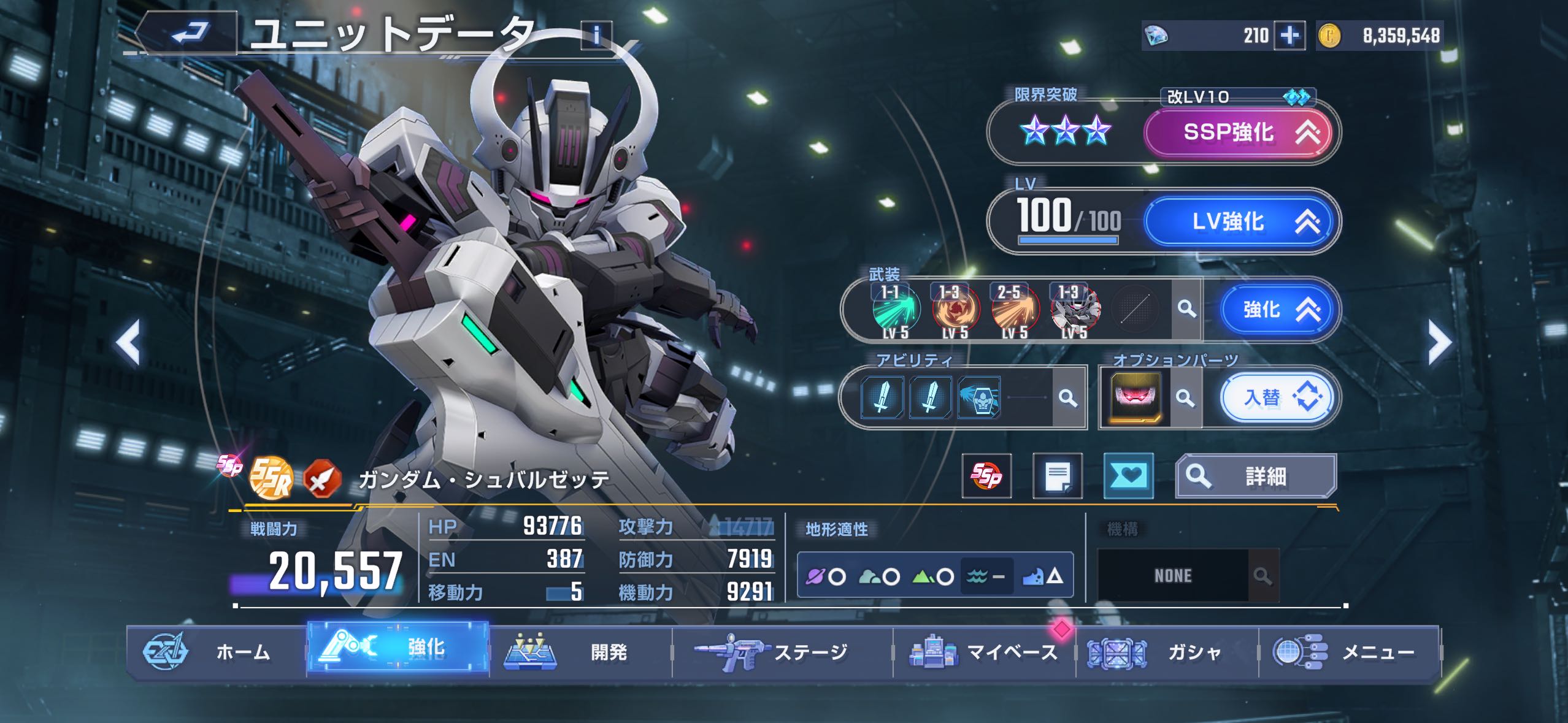The width and height of the screenshot is (1568, 723).
Task: Switch to the previous unit arrow
Action: pos(129,342)
